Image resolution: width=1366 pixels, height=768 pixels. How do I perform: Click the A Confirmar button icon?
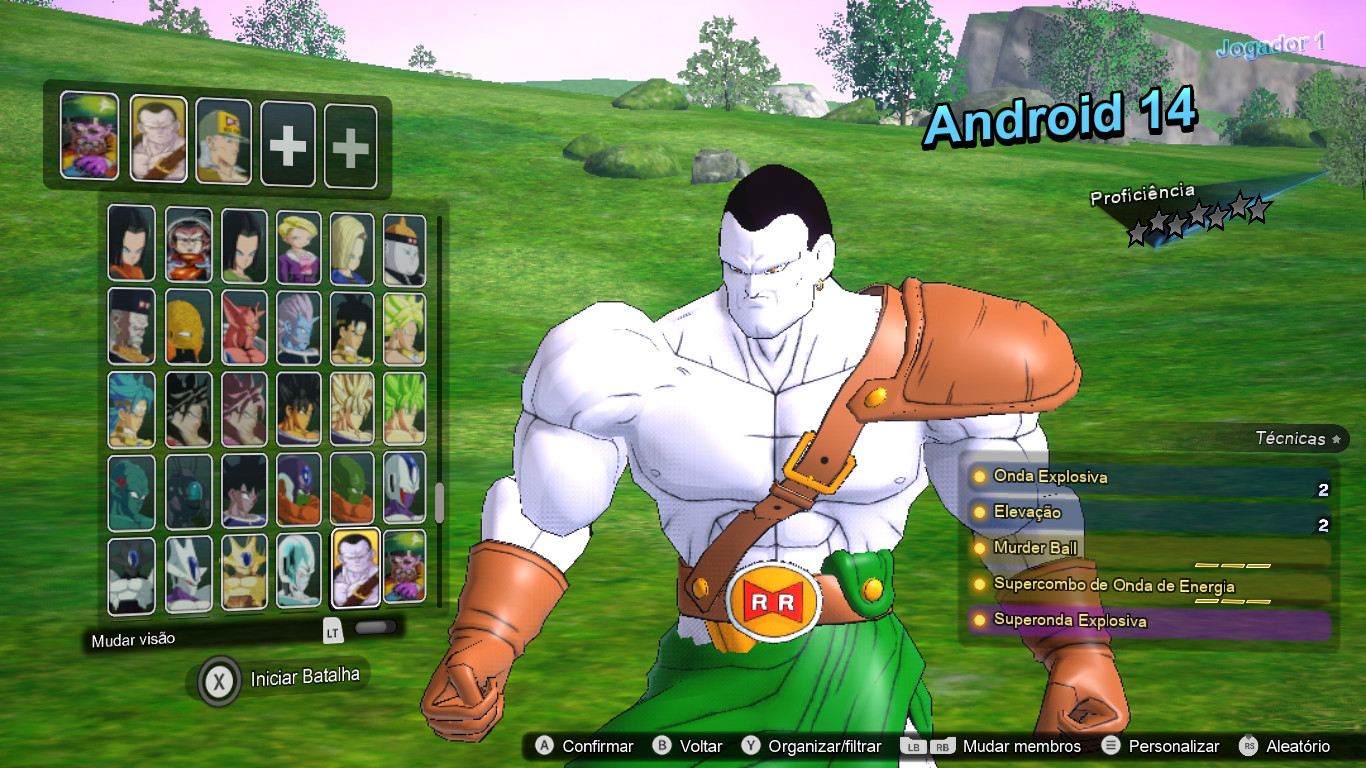coord(544,746)
